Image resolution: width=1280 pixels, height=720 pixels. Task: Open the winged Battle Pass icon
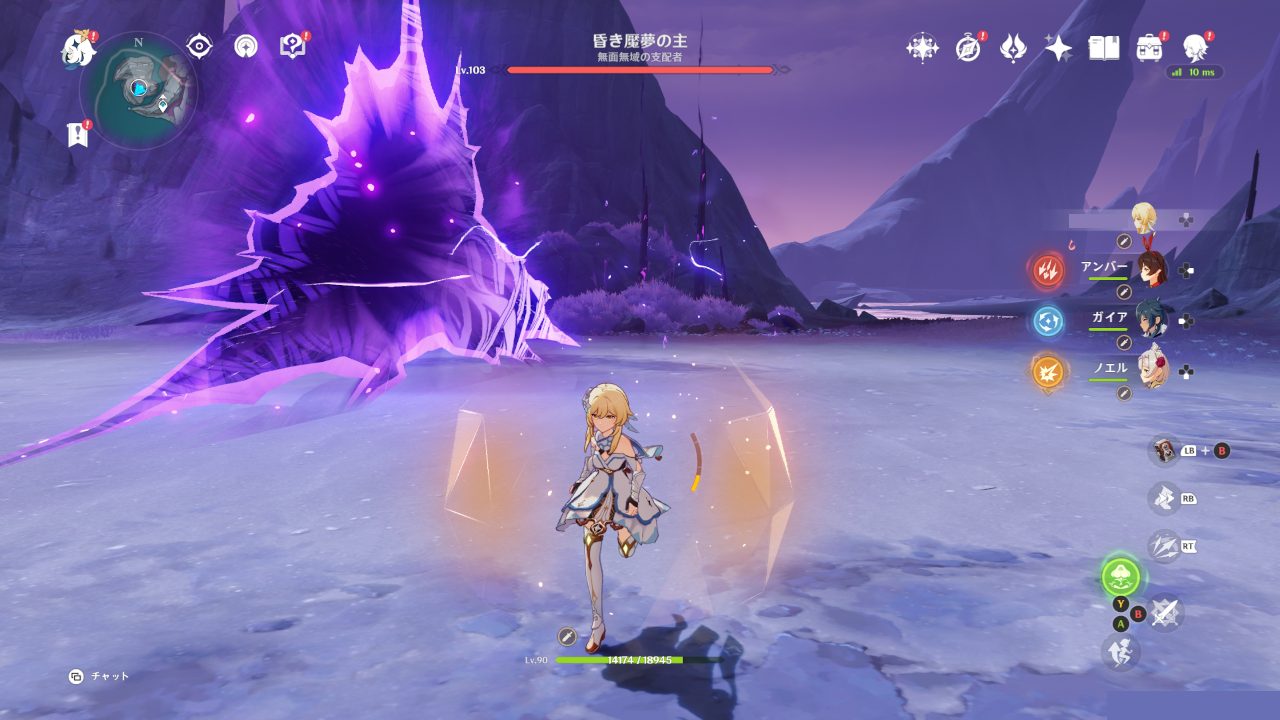1013,48
